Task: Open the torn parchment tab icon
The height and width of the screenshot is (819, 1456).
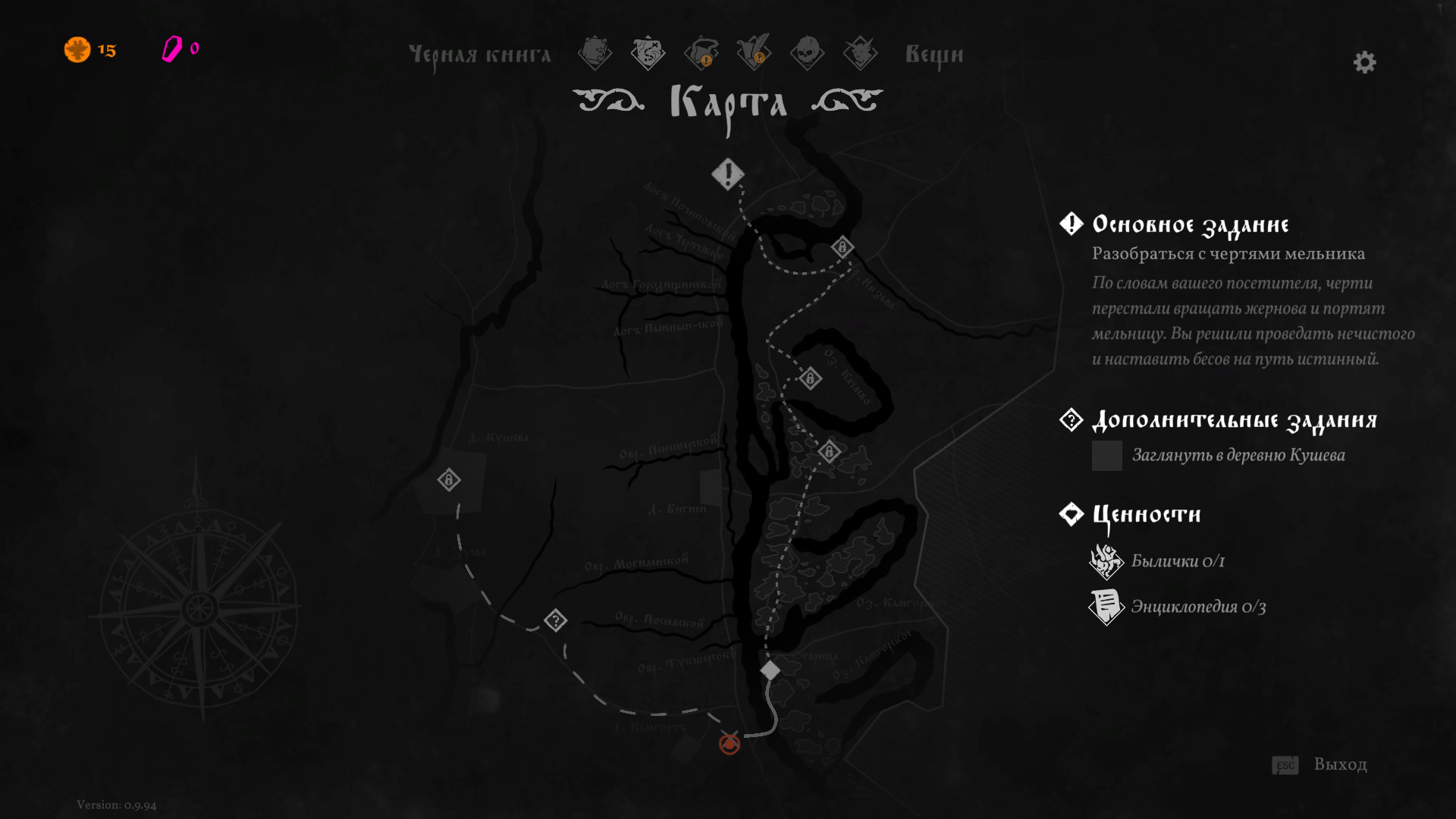Action: 595,53
